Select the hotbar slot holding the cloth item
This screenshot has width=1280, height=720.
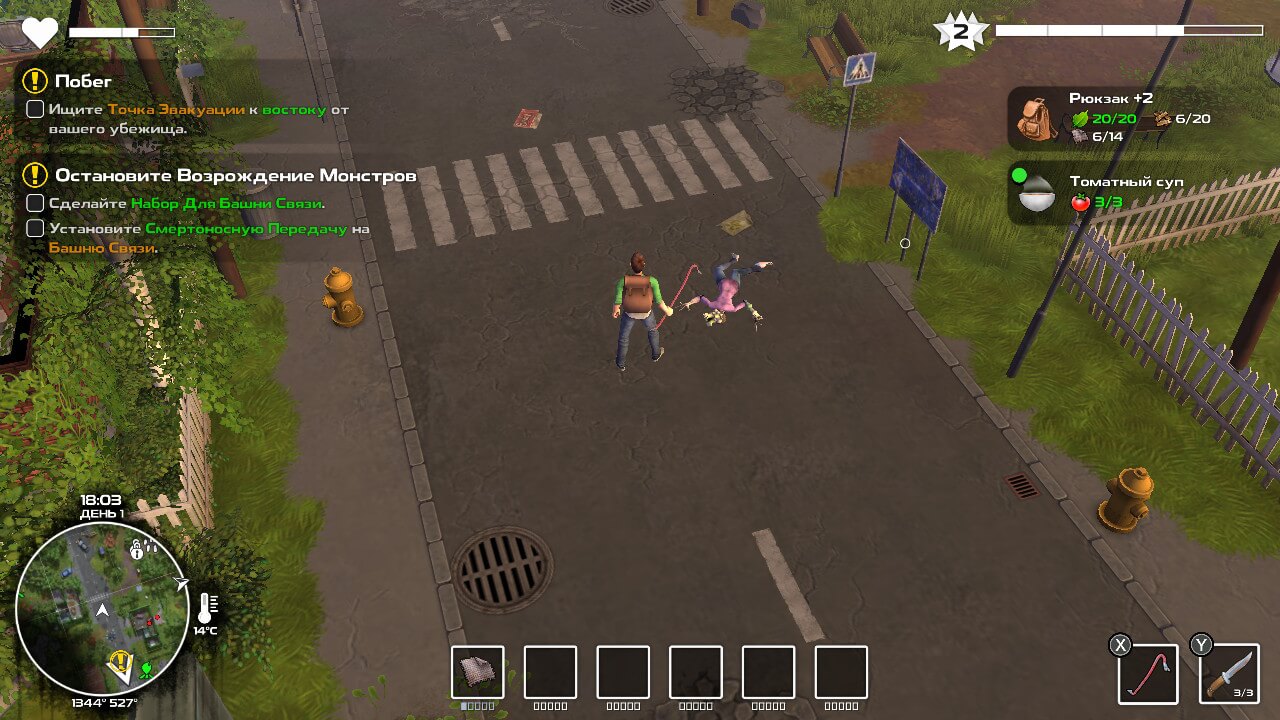(x=477, y=672)
